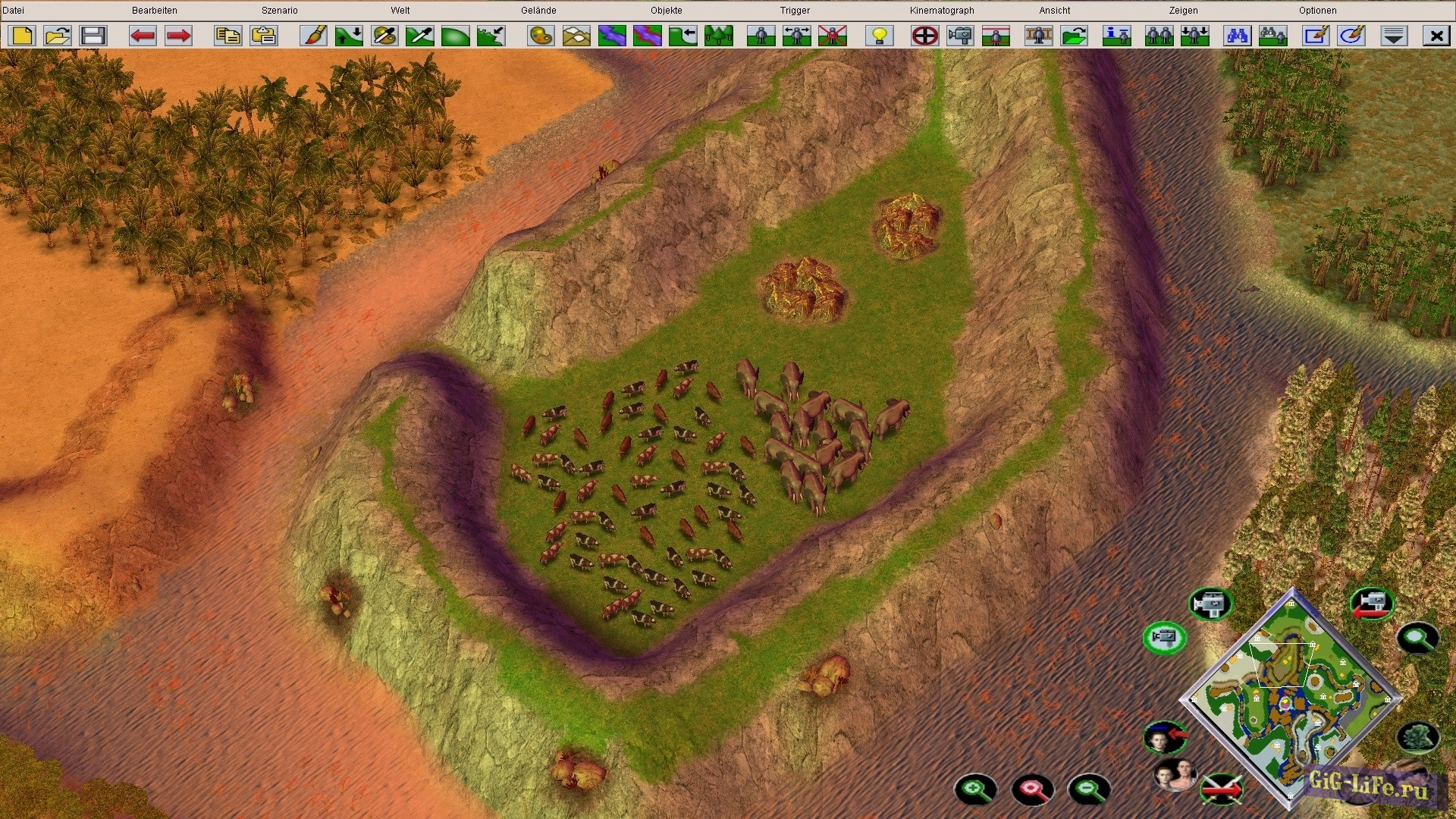Click the camera with red arrow button
The image size is (1456, 819).
(1372, 604)
